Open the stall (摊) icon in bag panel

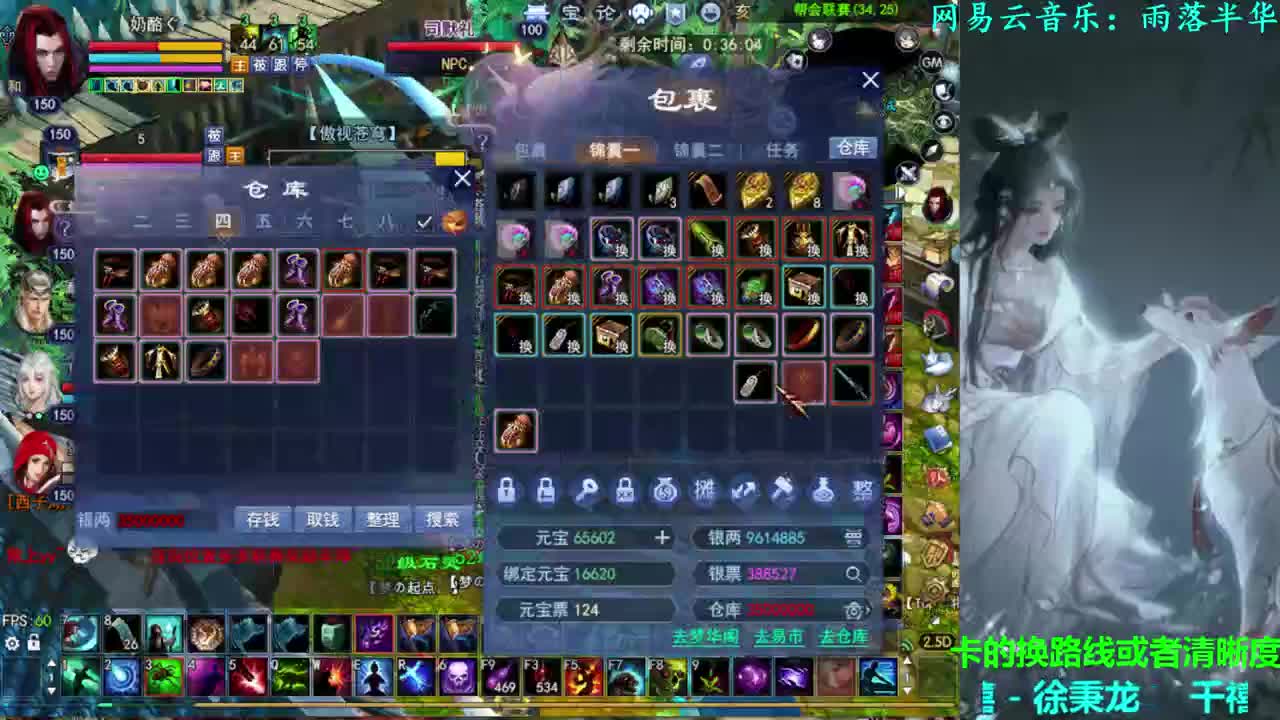706,491
